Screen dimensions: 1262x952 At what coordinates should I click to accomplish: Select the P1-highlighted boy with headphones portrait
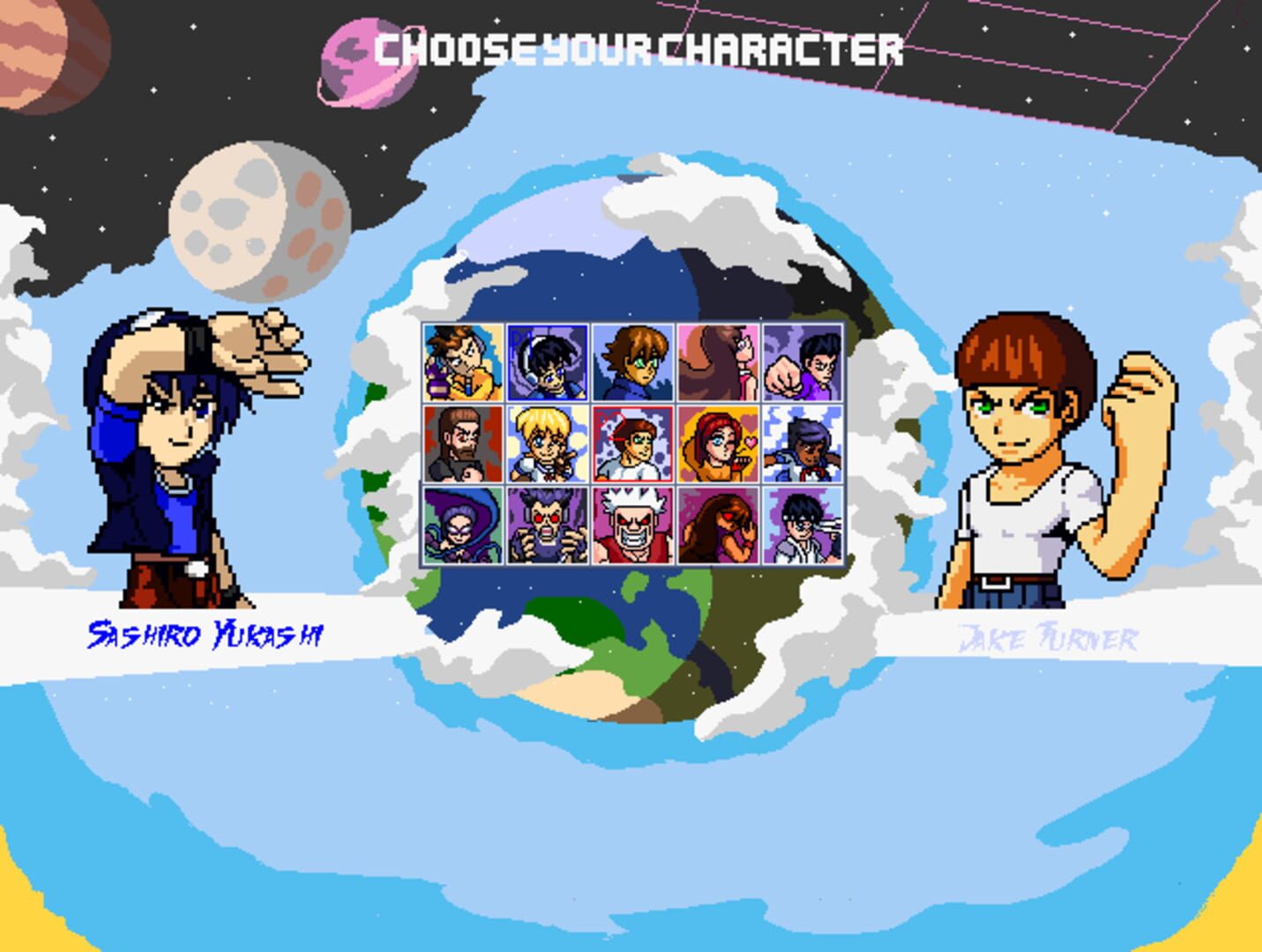point(545,361)
